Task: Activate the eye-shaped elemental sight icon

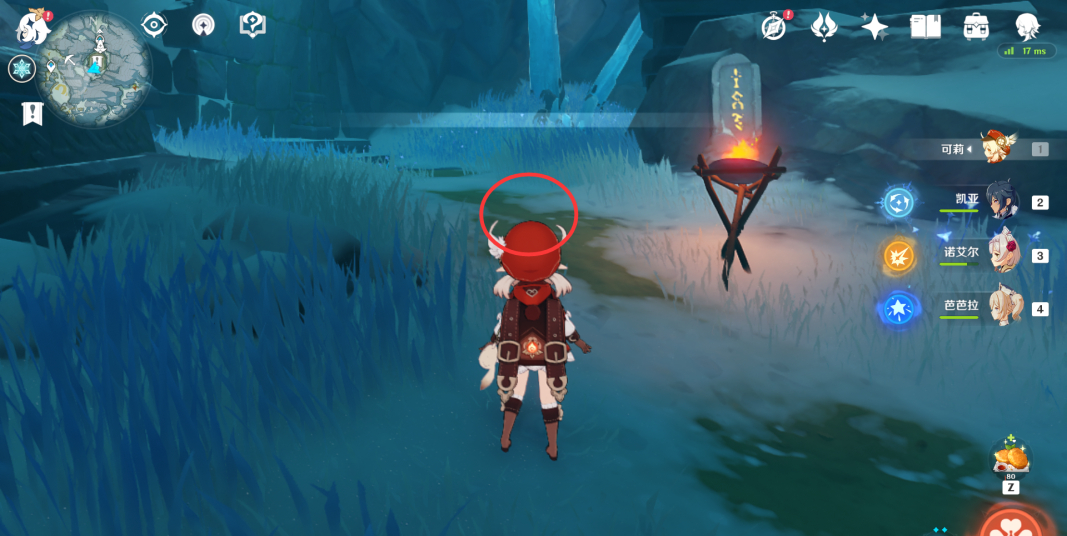Action: tap(154, 25)
